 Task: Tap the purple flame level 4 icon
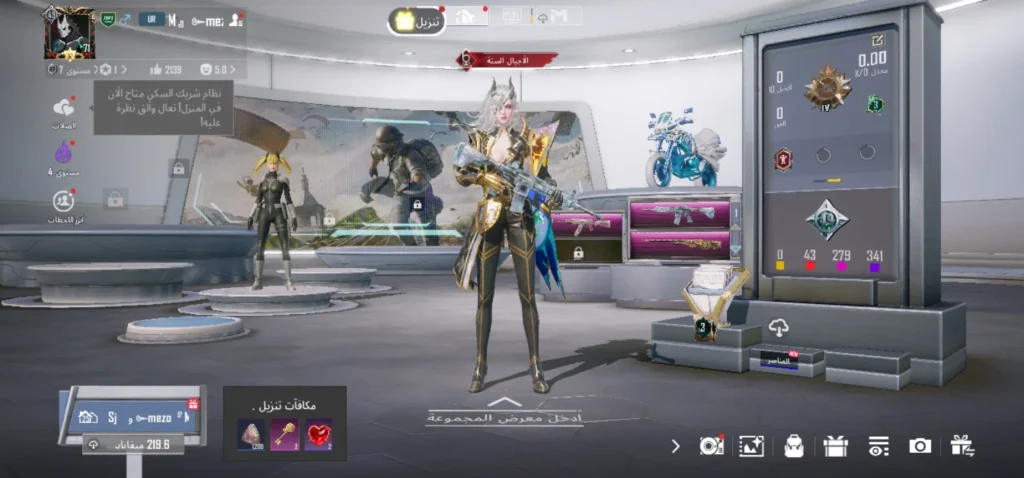64,153
